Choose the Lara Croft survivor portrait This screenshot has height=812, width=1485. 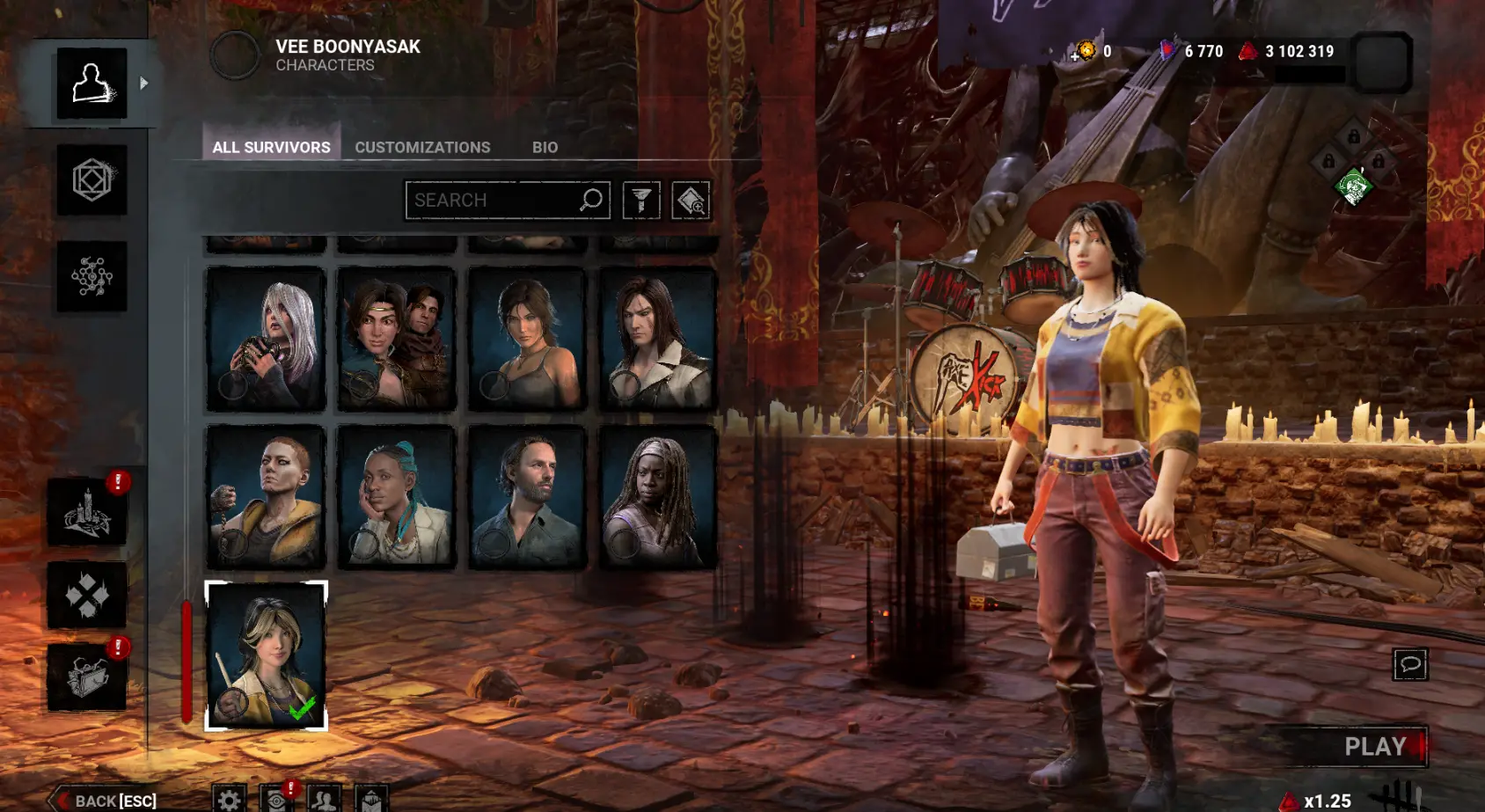527,339
